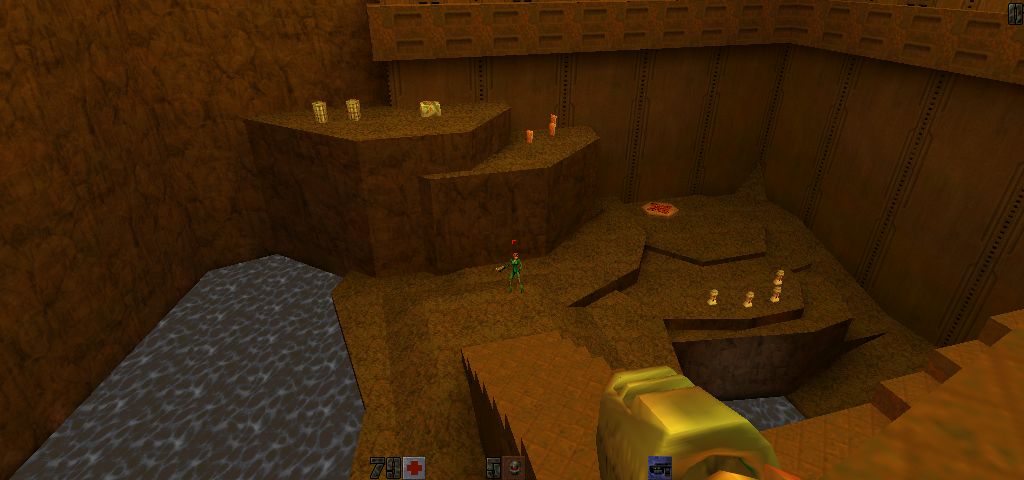Screen dimensions: 1024x480
Task: Click the blue weapon pickup icon
Action: 660,467
